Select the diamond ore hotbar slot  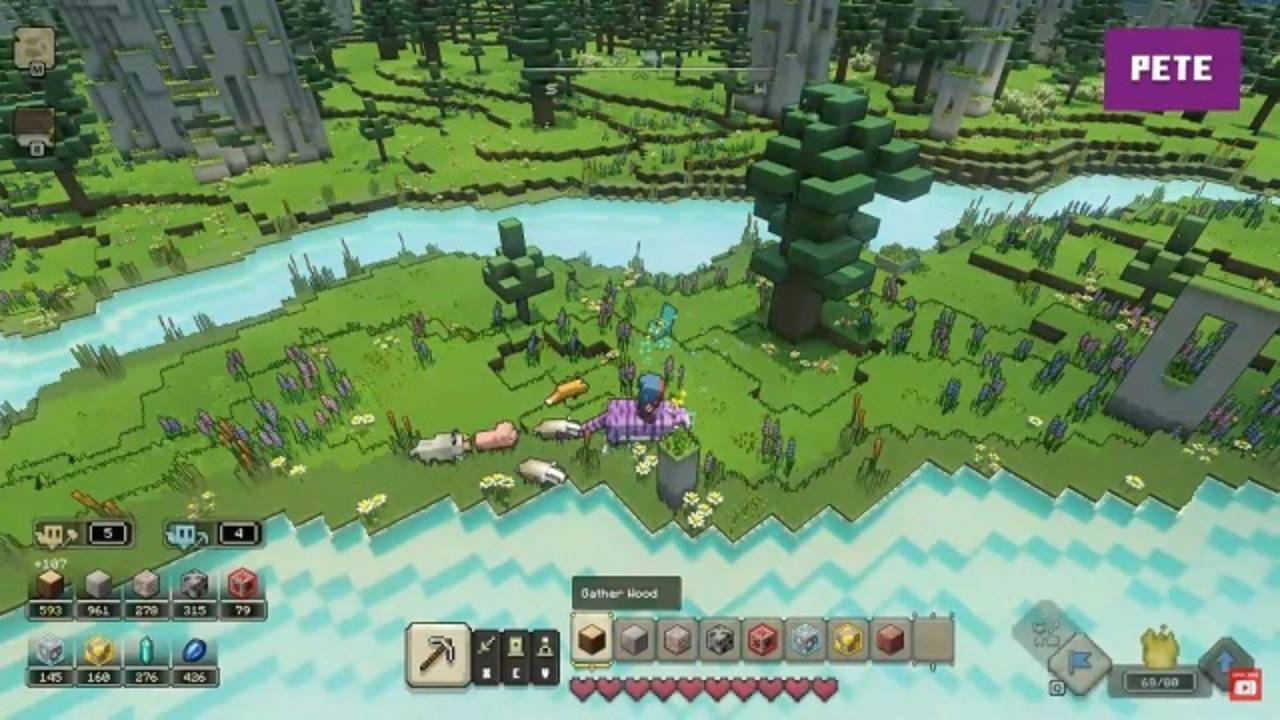pyautogui.click(x=805, y=638)
